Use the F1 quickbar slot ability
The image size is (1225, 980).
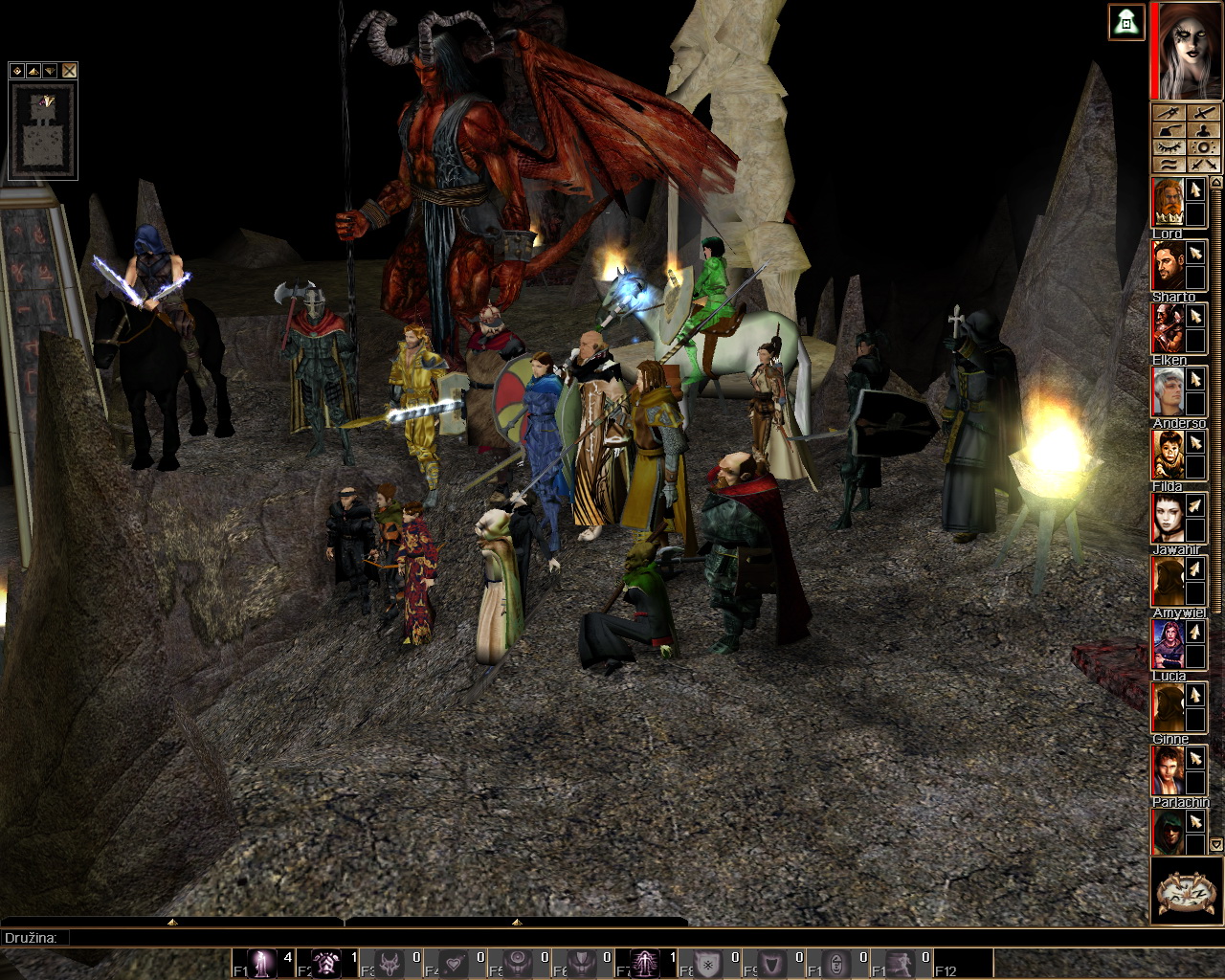pos(262,963)
